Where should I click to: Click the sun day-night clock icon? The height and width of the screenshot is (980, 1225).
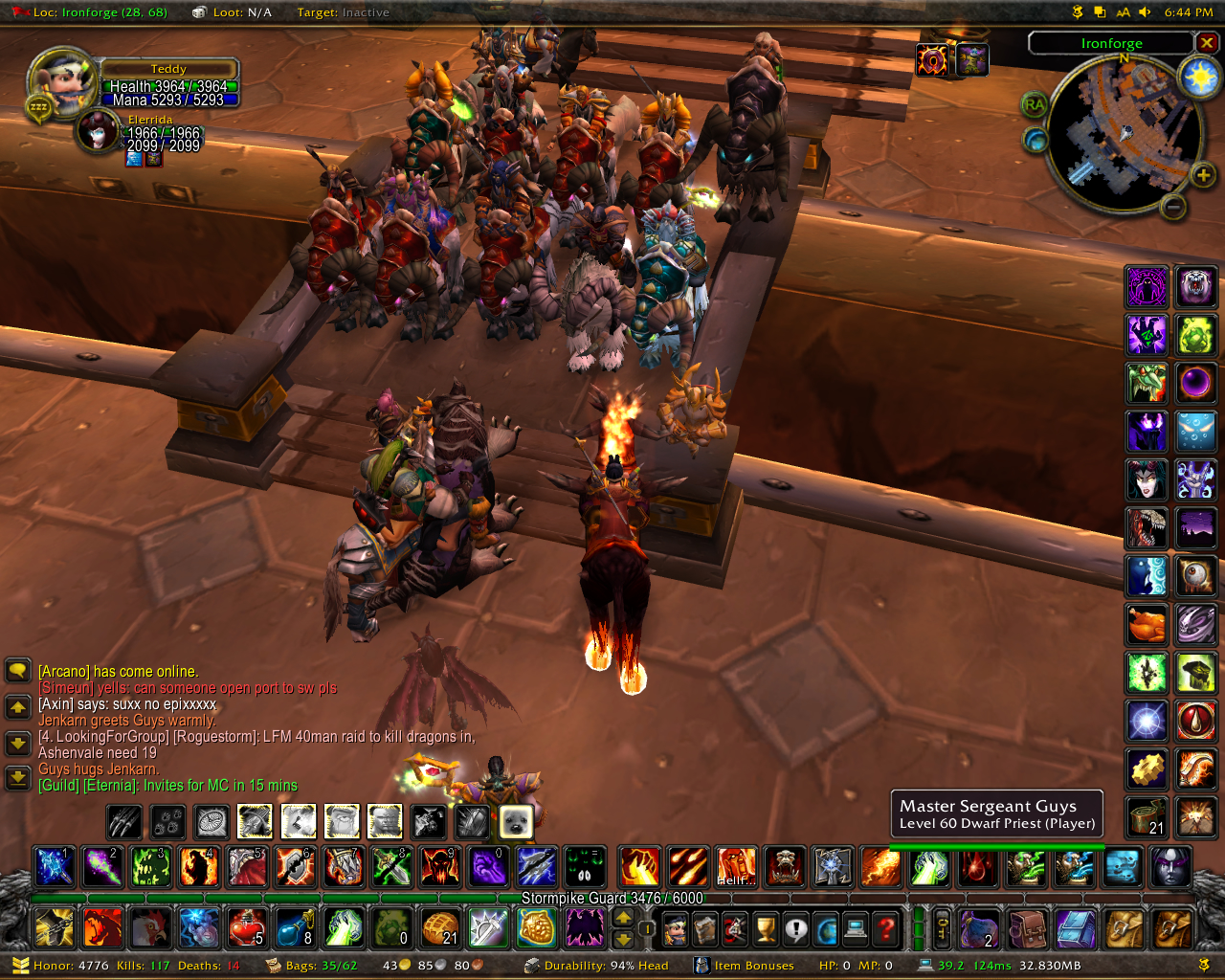point(1199,78)
